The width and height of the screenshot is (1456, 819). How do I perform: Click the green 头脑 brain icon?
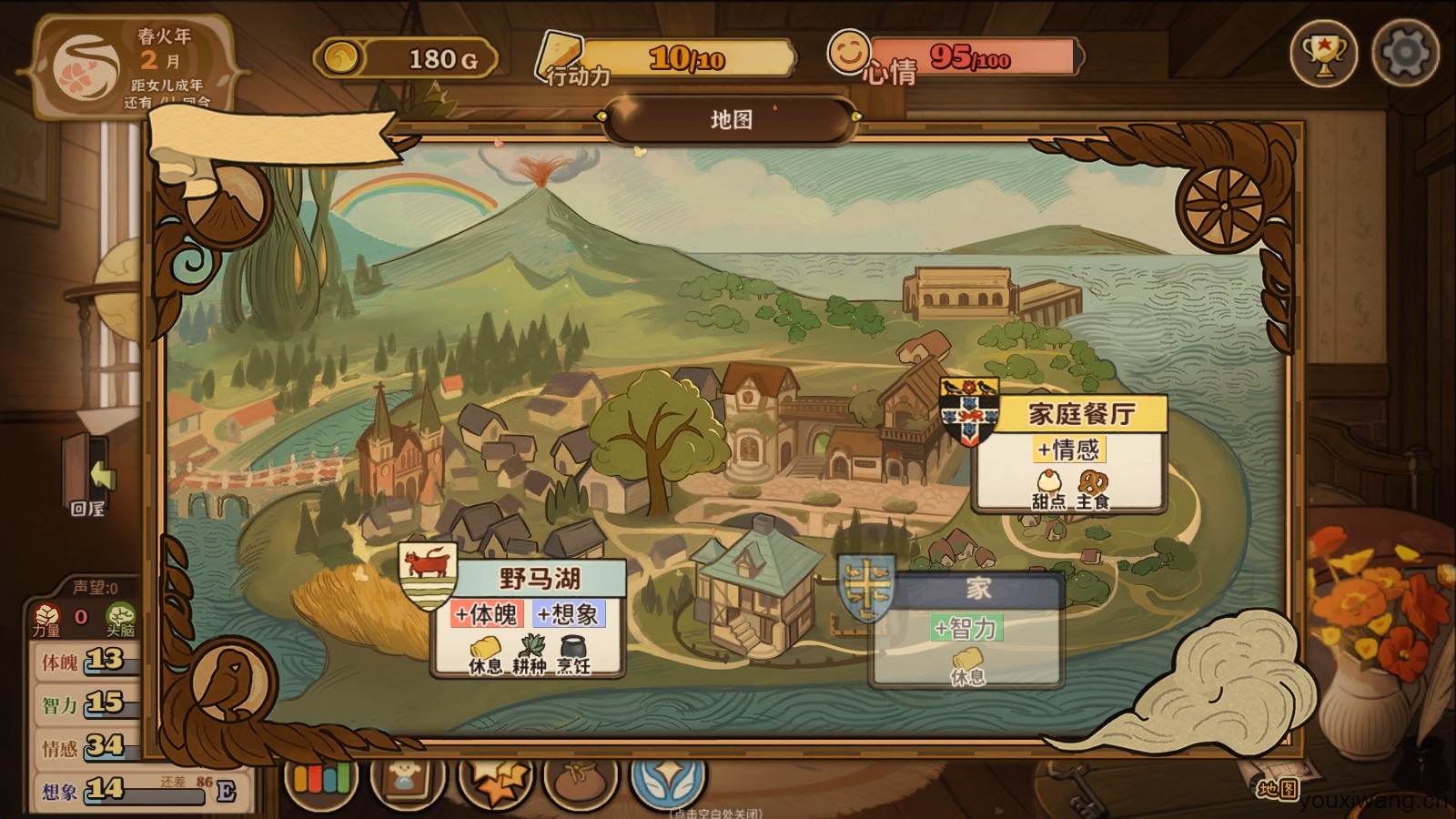[x=120, y=618]
